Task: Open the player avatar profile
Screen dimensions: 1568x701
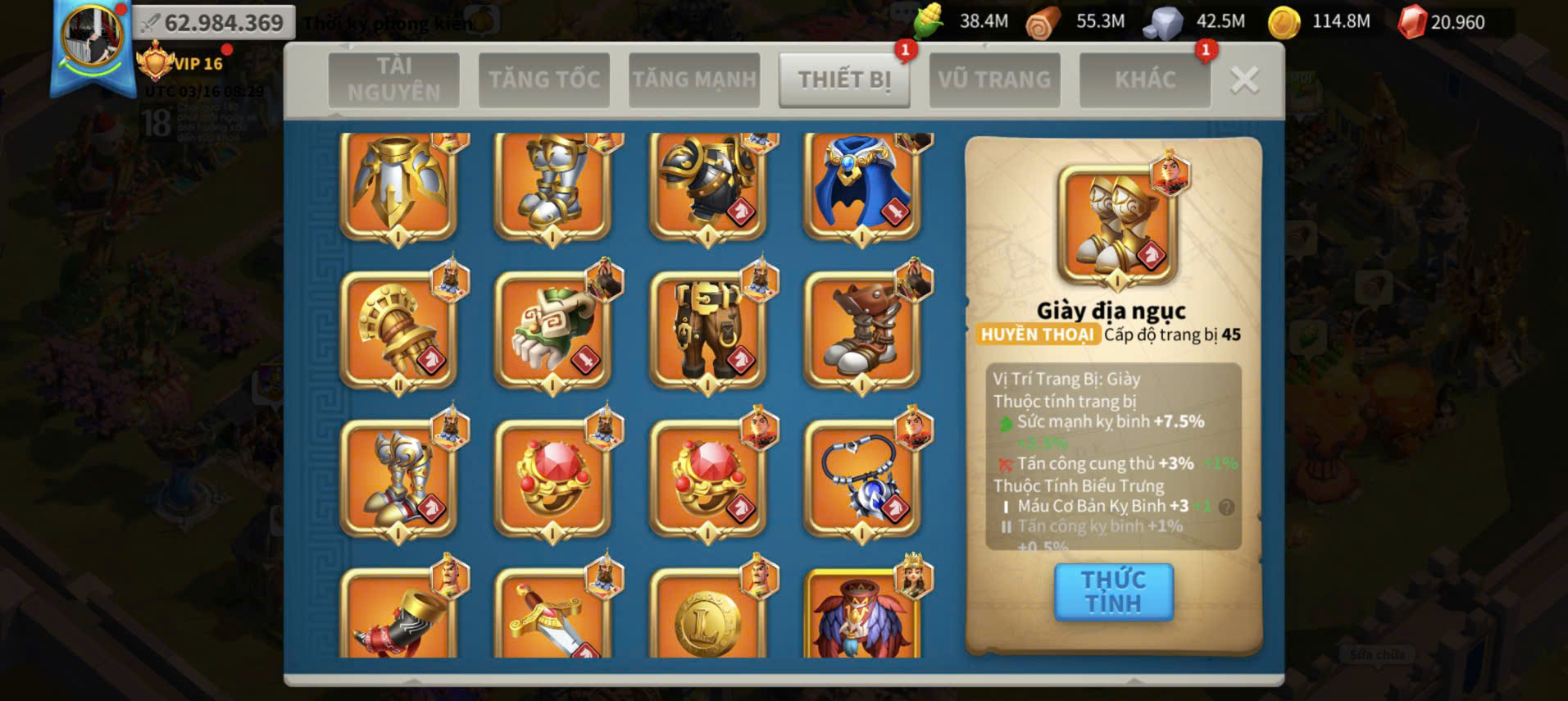Action: point(92,39)
